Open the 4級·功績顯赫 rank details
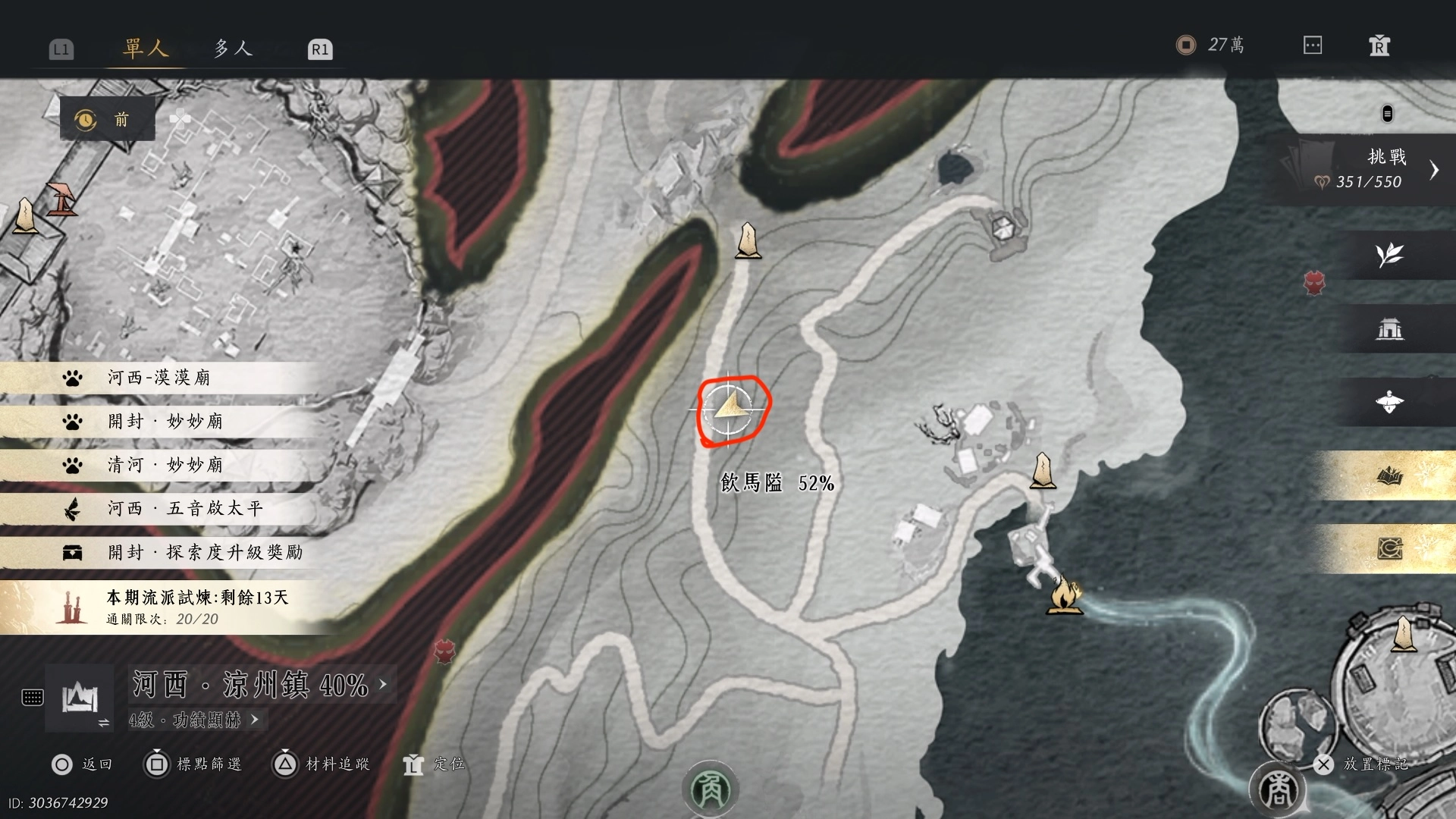This screenshot has width=1456, height=819. pos(193,720)
